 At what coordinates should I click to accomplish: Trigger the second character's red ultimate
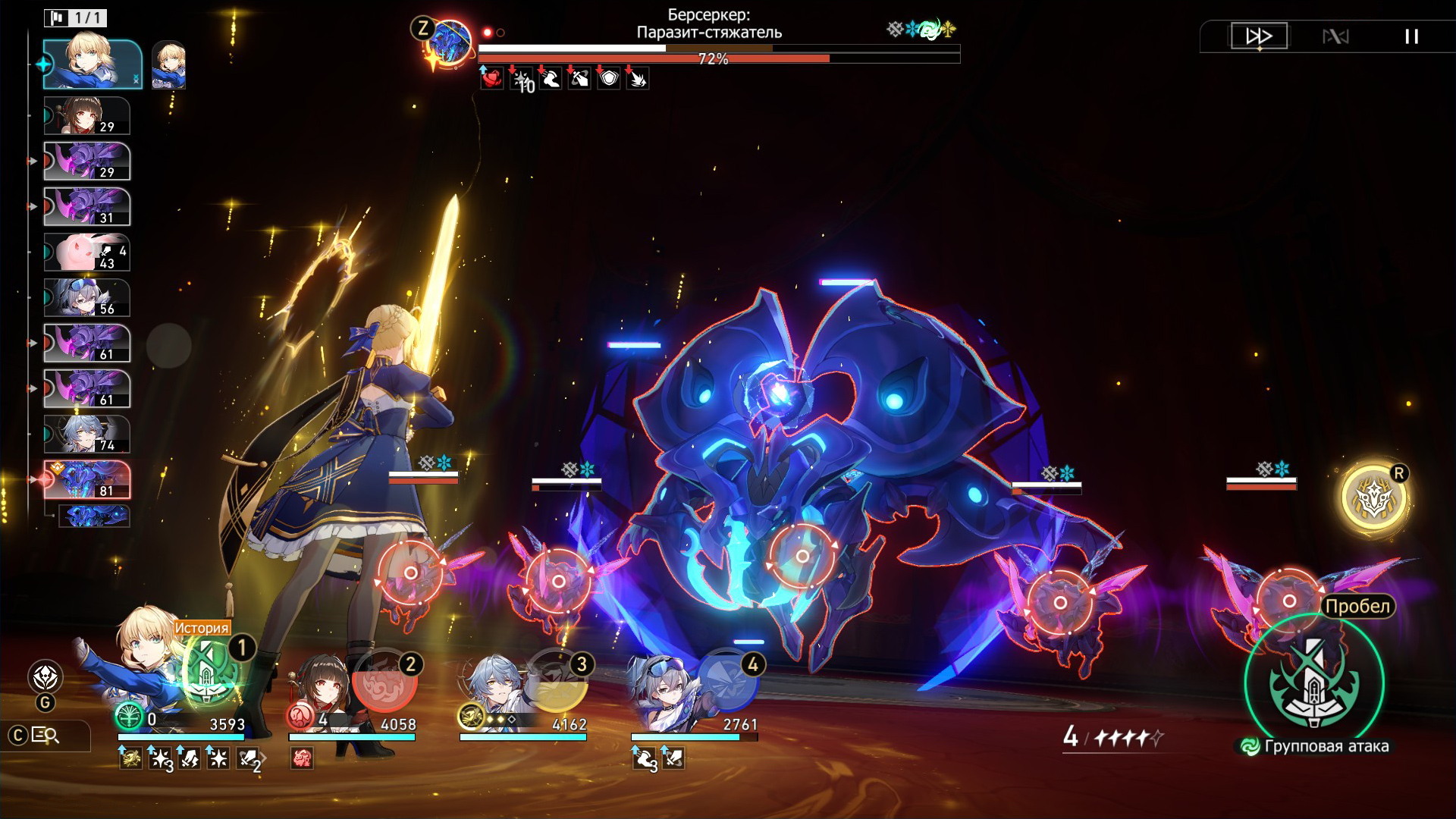384,681
